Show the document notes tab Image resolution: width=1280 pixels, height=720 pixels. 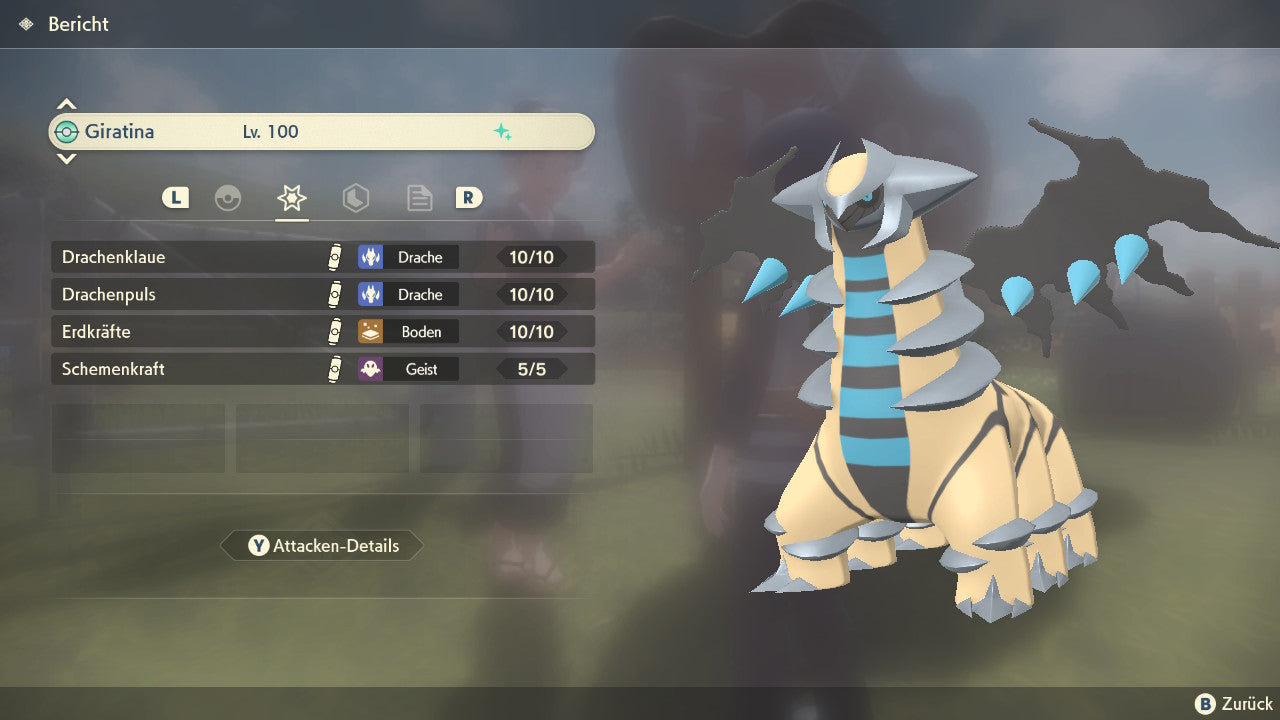(419, 198)
